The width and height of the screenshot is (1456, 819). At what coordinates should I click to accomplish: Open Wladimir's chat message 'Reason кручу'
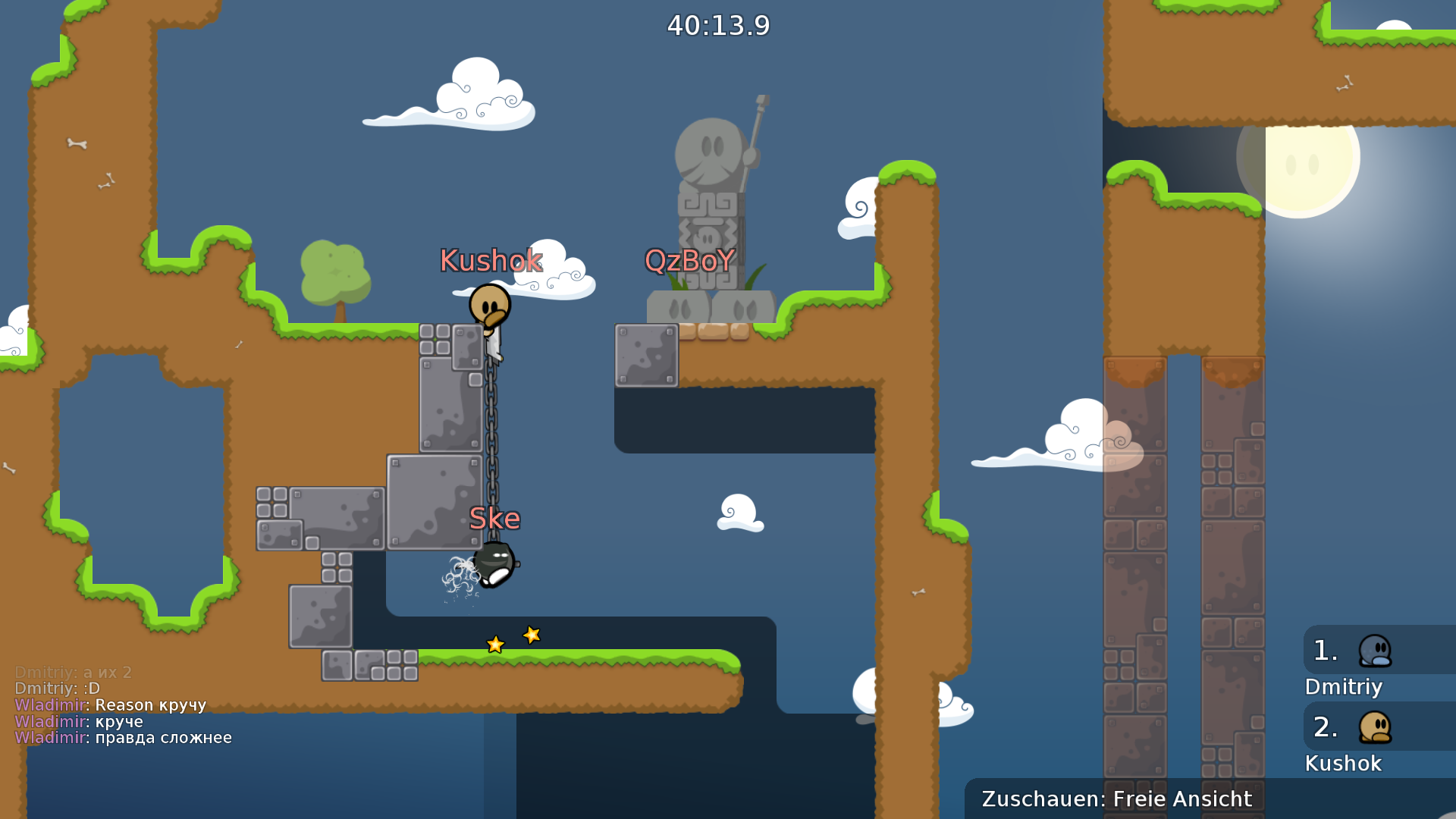tap(111, 704)
